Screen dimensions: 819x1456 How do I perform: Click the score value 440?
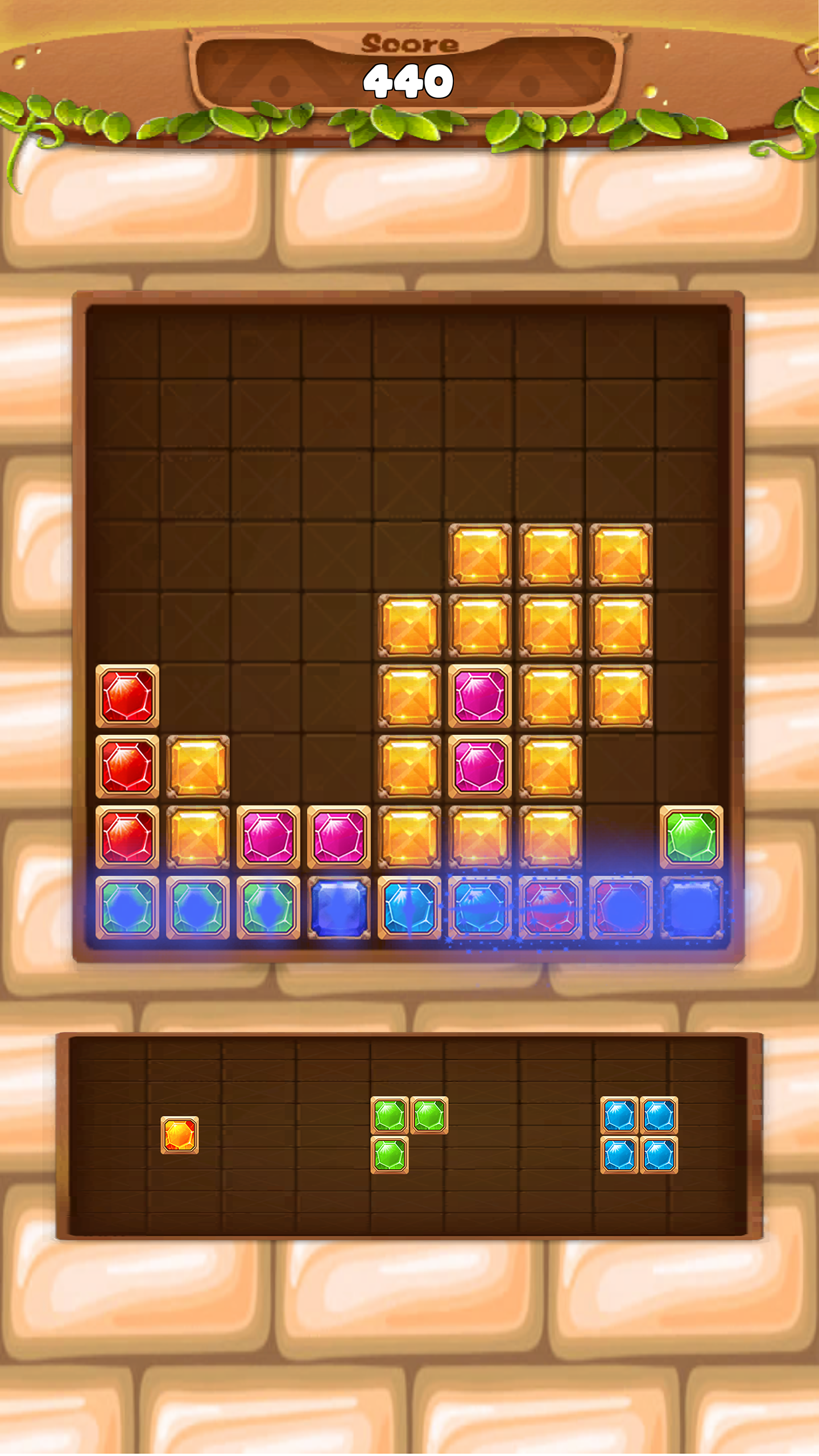[x=408, y=82]
